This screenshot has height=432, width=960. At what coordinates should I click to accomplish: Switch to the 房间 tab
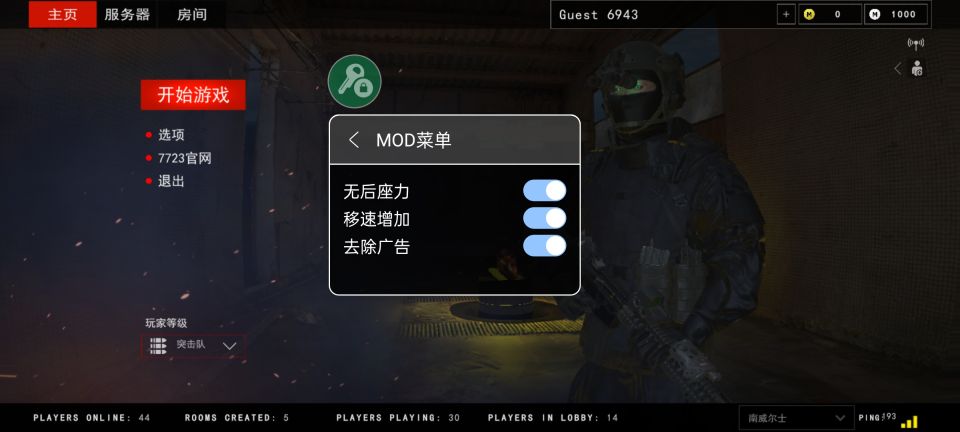(x=192, y=14)
